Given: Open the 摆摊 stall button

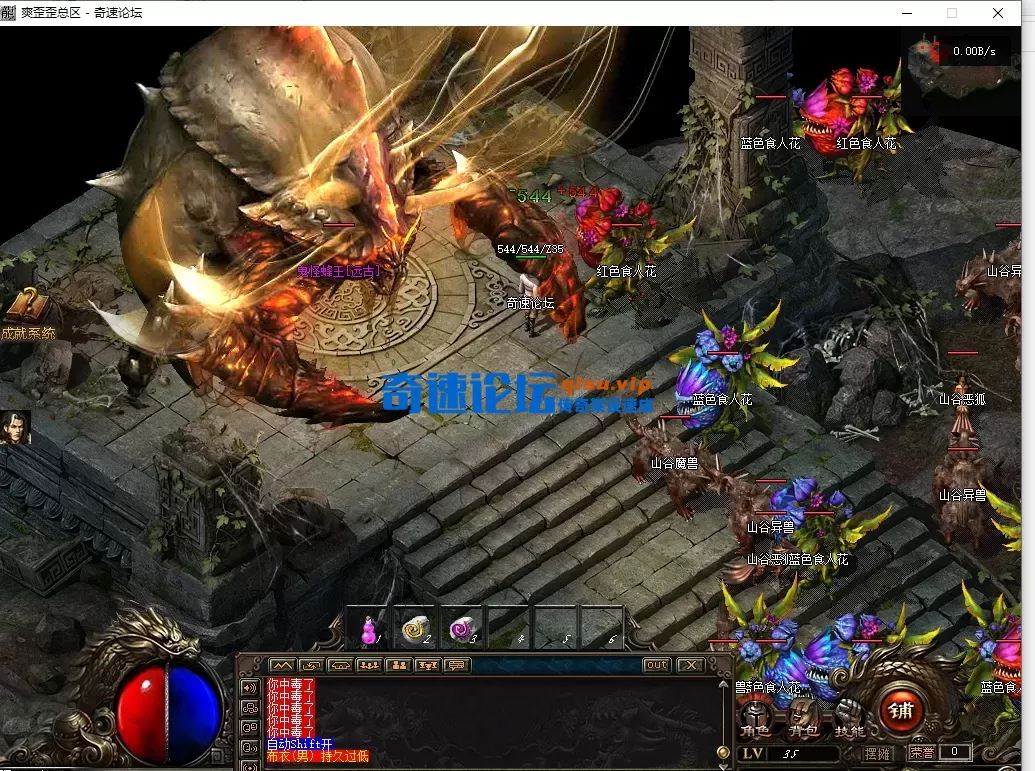Looking at the screenshot, I should pyautogui.click(x=877, y=752).
